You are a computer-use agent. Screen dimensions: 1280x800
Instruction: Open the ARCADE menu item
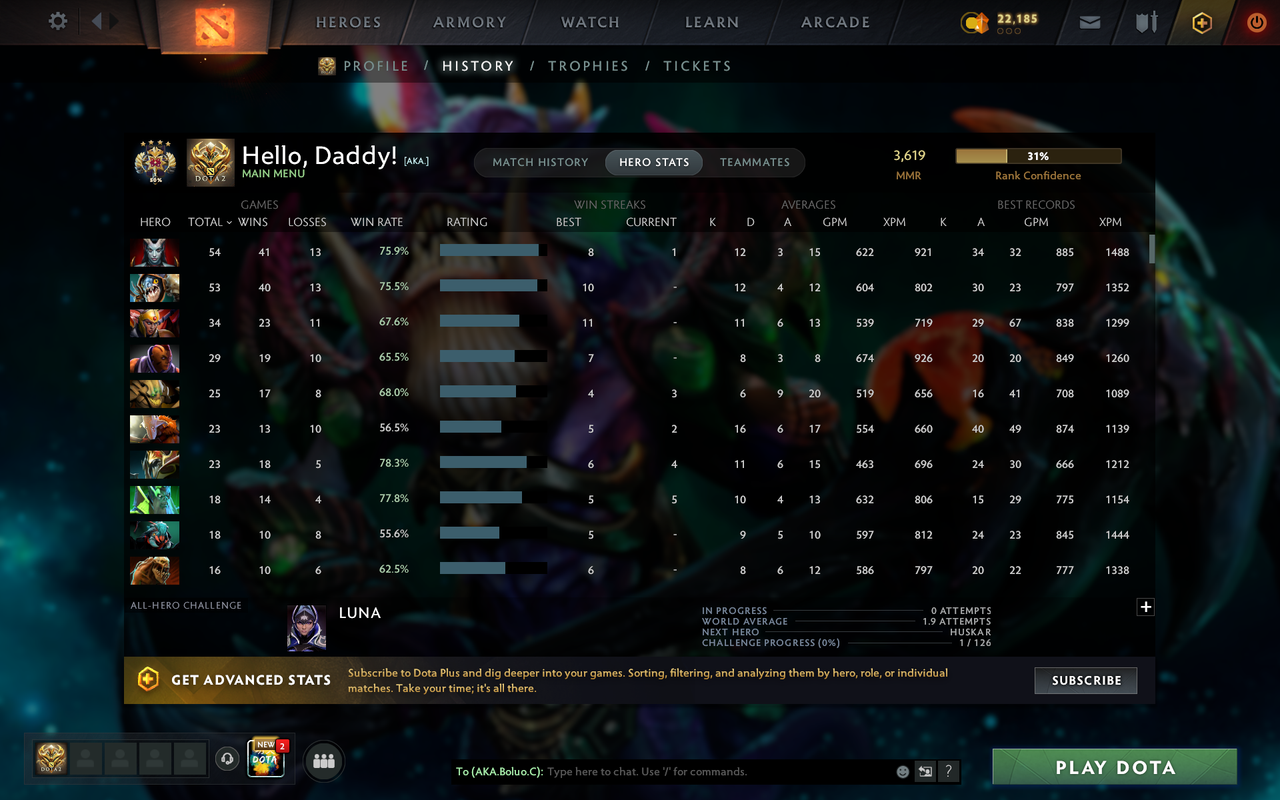click(x=835, y=22)
